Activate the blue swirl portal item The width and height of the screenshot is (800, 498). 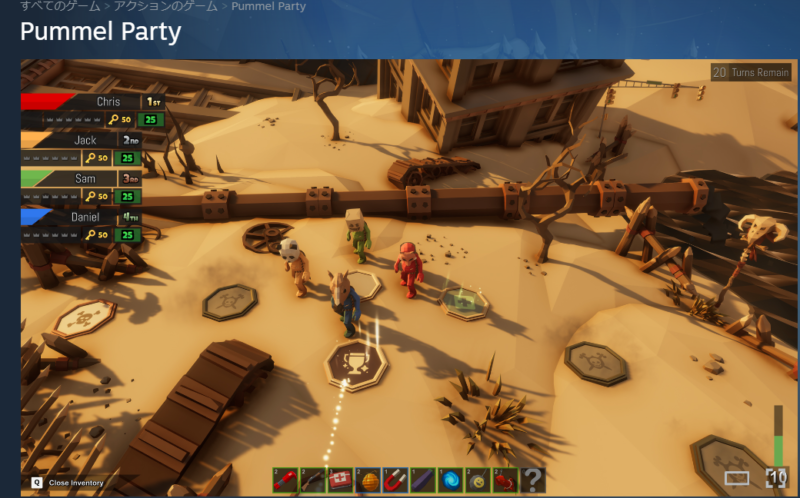(x=450, y=479)
